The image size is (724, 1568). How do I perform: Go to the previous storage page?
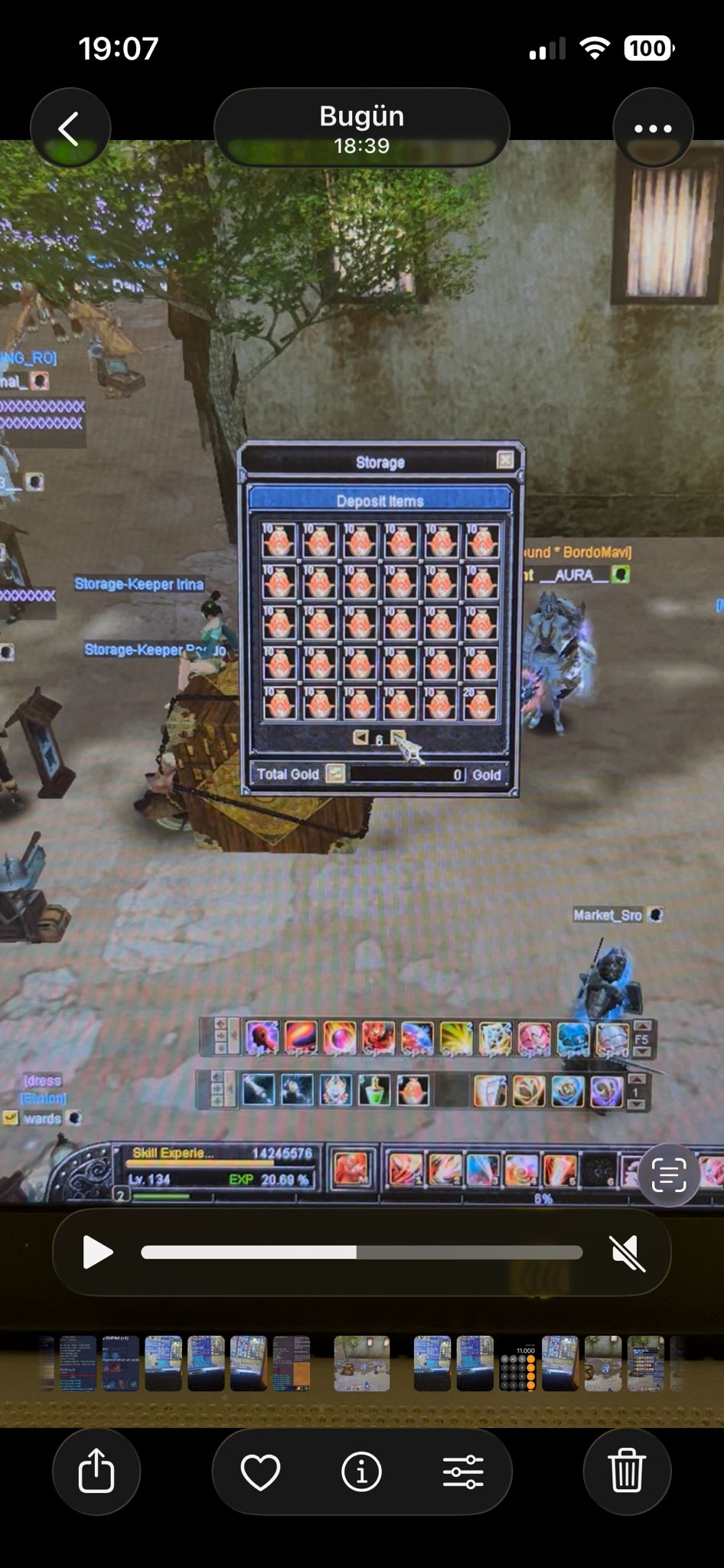(x=360, y=737)
